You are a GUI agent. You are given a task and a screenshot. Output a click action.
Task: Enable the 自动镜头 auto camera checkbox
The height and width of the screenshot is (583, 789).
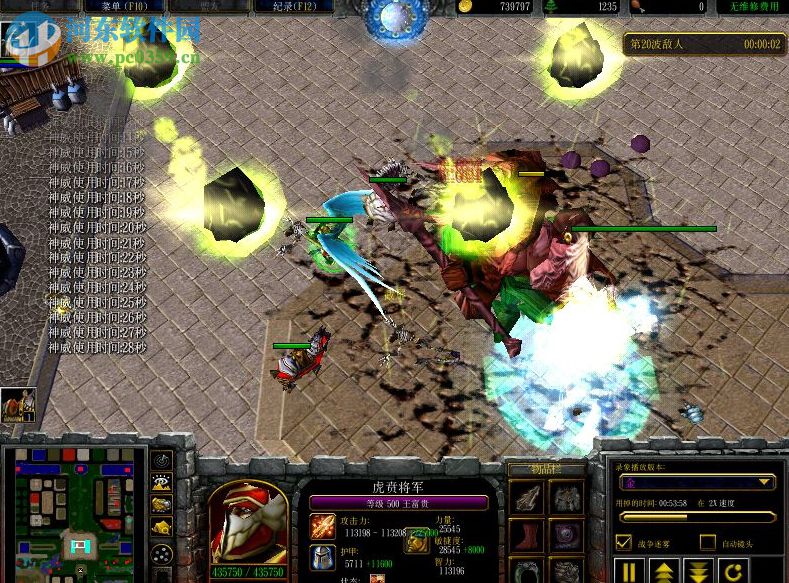point(708,543)
